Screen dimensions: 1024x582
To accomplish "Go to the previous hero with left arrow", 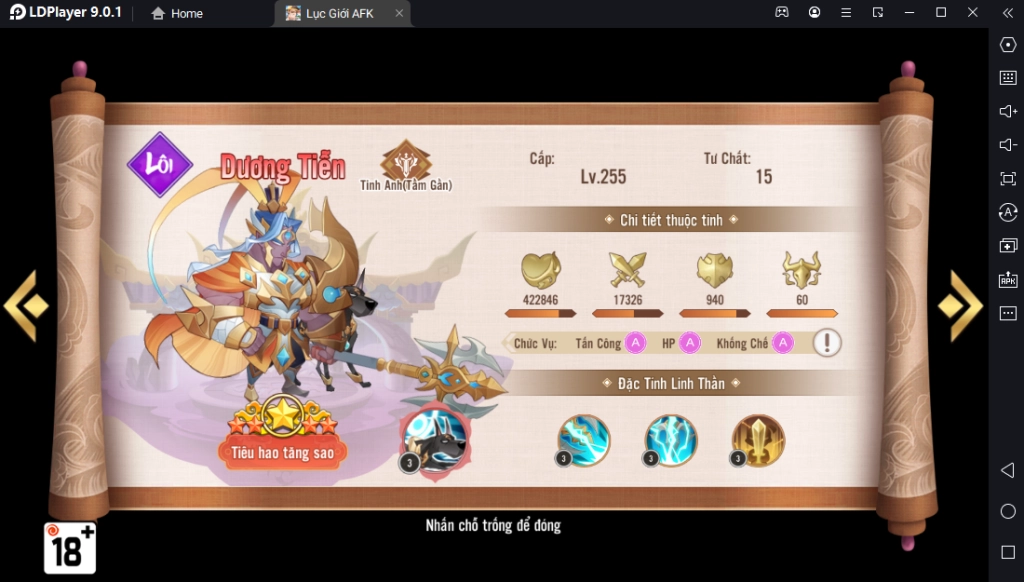I will pos(25,305).
